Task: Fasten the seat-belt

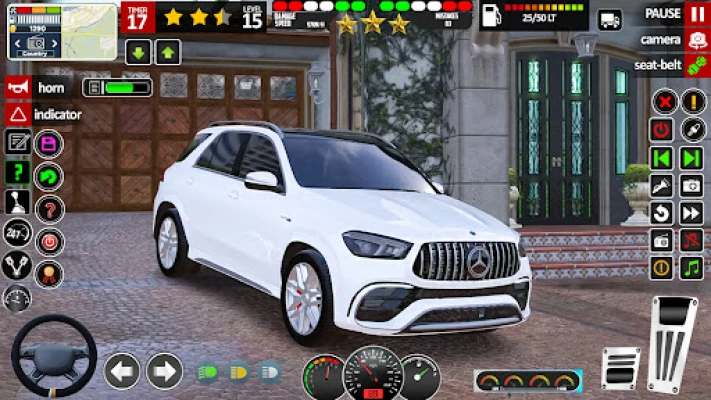Action: click(697, 65)
